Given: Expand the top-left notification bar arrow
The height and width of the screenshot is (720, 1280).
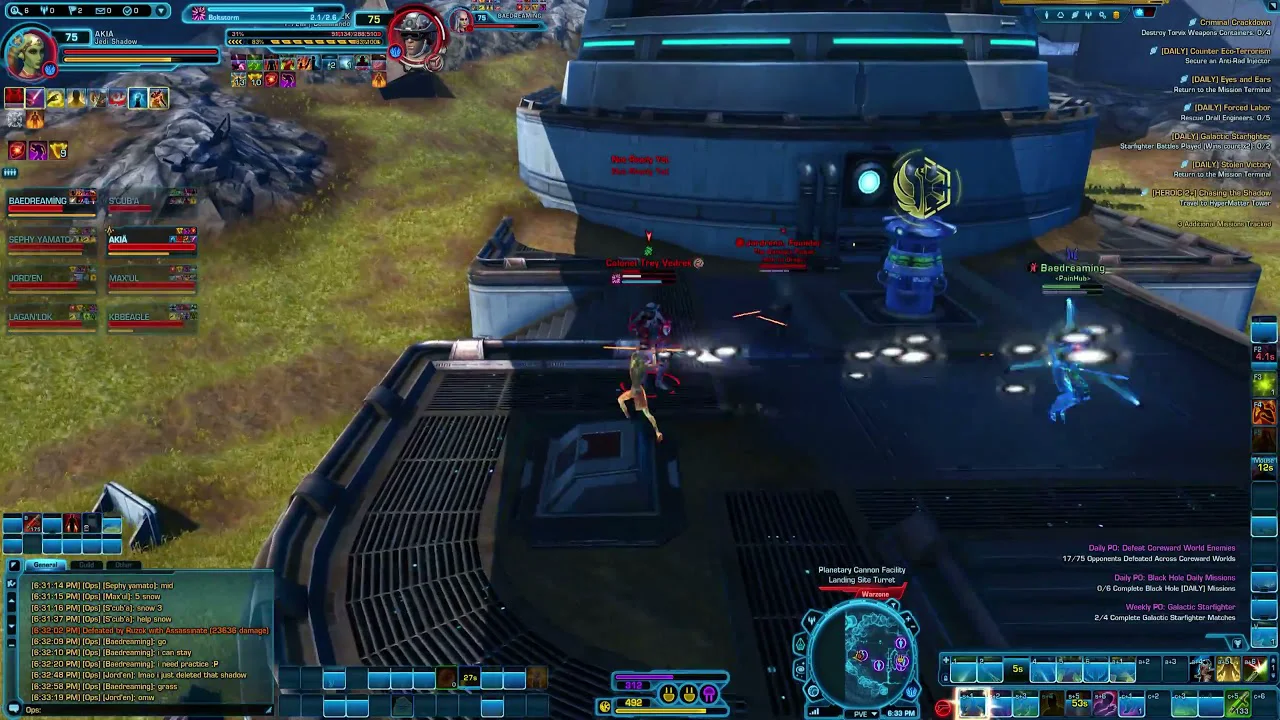Looking at the screenshot, I should click(x=162, y=11).
